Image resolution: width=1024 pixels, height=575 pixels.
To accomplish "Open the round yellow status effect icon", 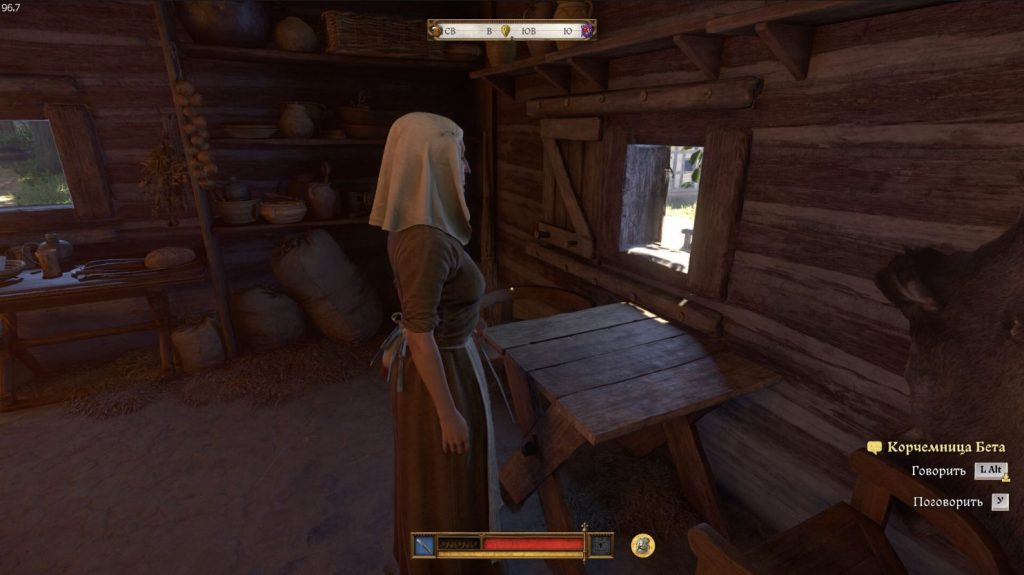I will click(x=643, y=545).
